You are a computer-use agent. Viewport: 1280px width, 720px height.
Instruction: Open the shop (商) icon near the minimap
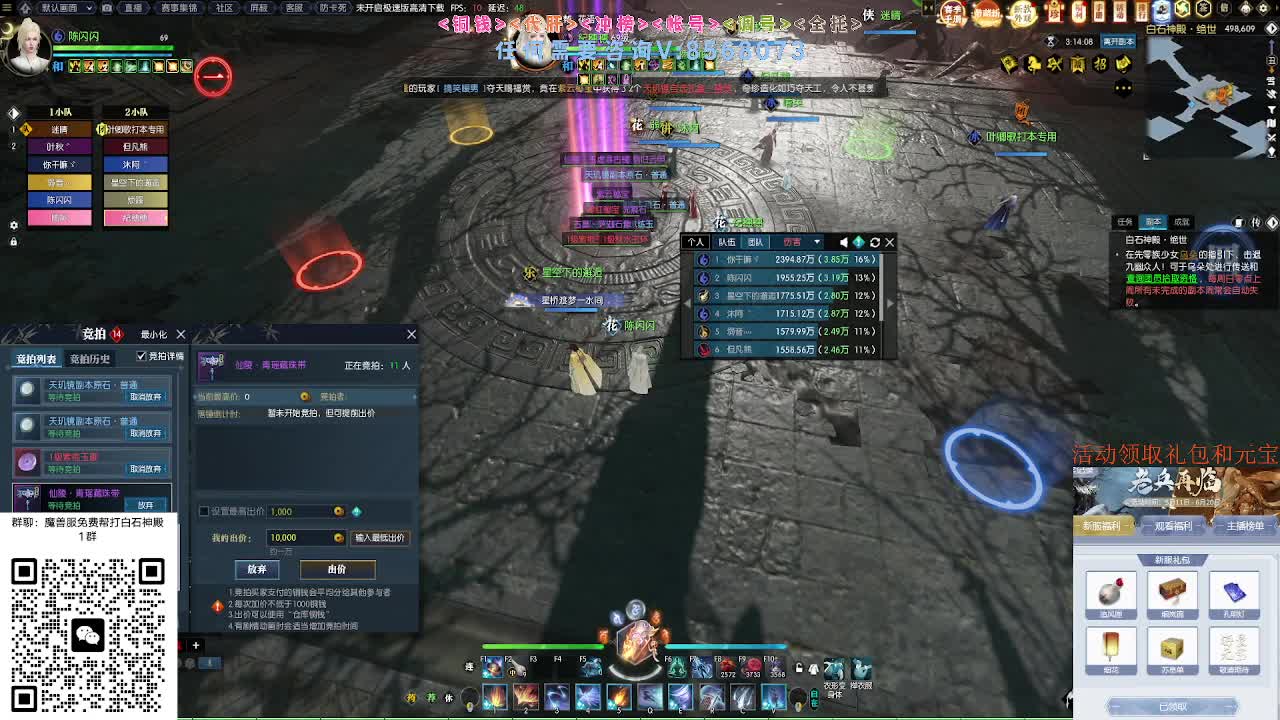point(1080,63)
